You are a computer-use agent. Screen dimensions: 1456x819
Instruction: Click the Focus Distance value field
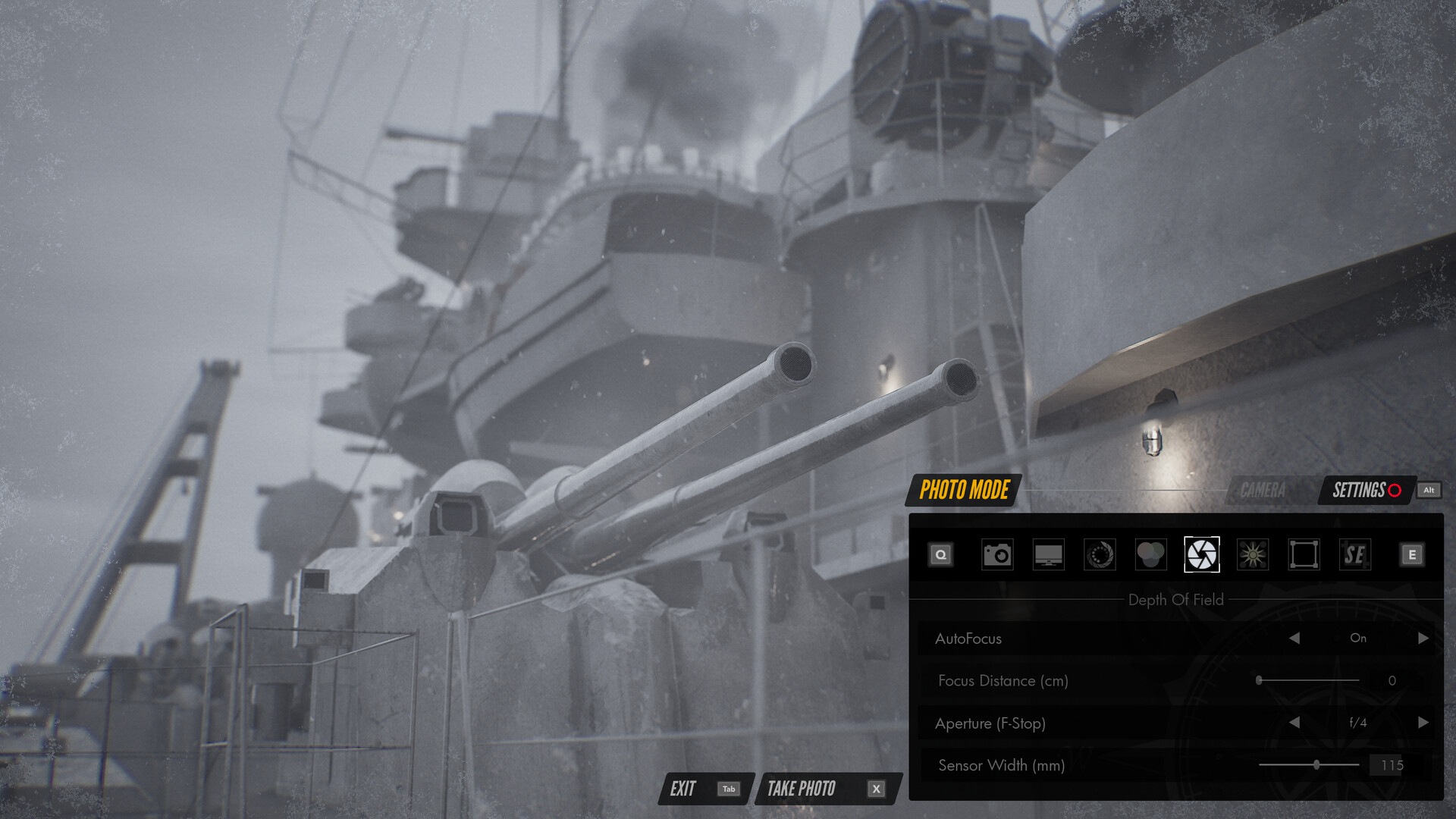coord(1392,681)
